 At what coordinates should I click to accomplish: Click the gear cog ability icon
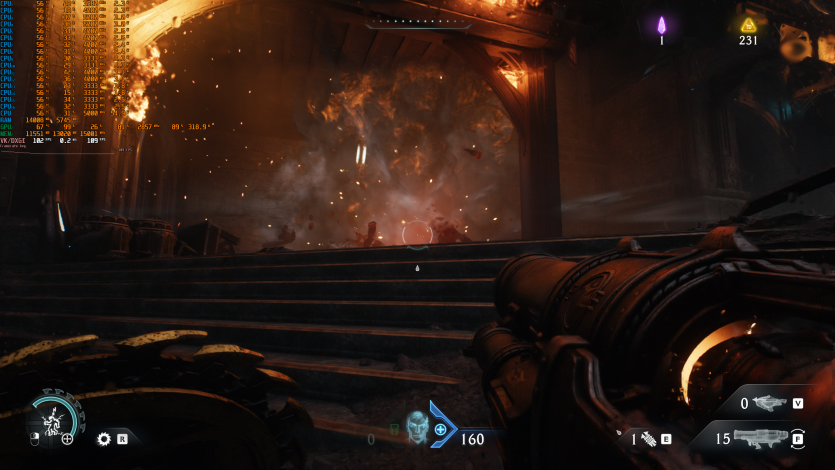(103, 438)
